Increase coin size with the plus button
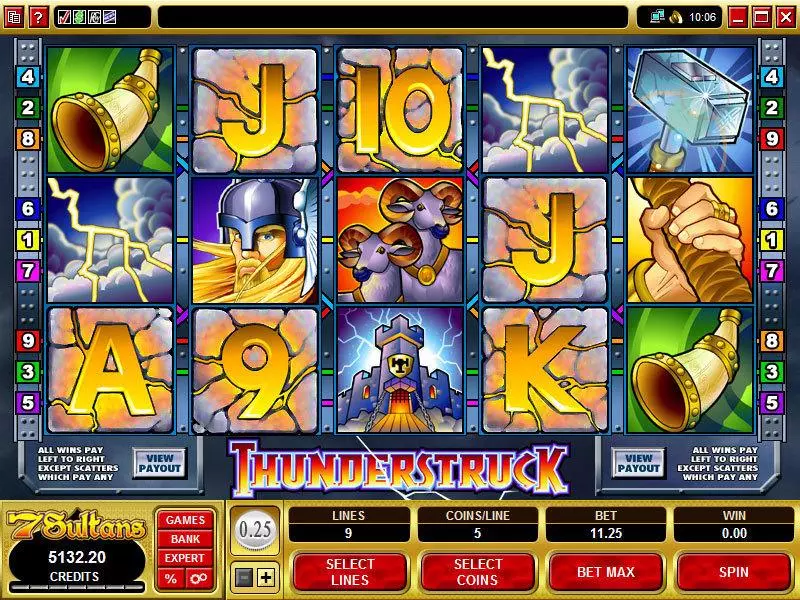The width and height of the screenshot is (800, 600). (265, 577)
